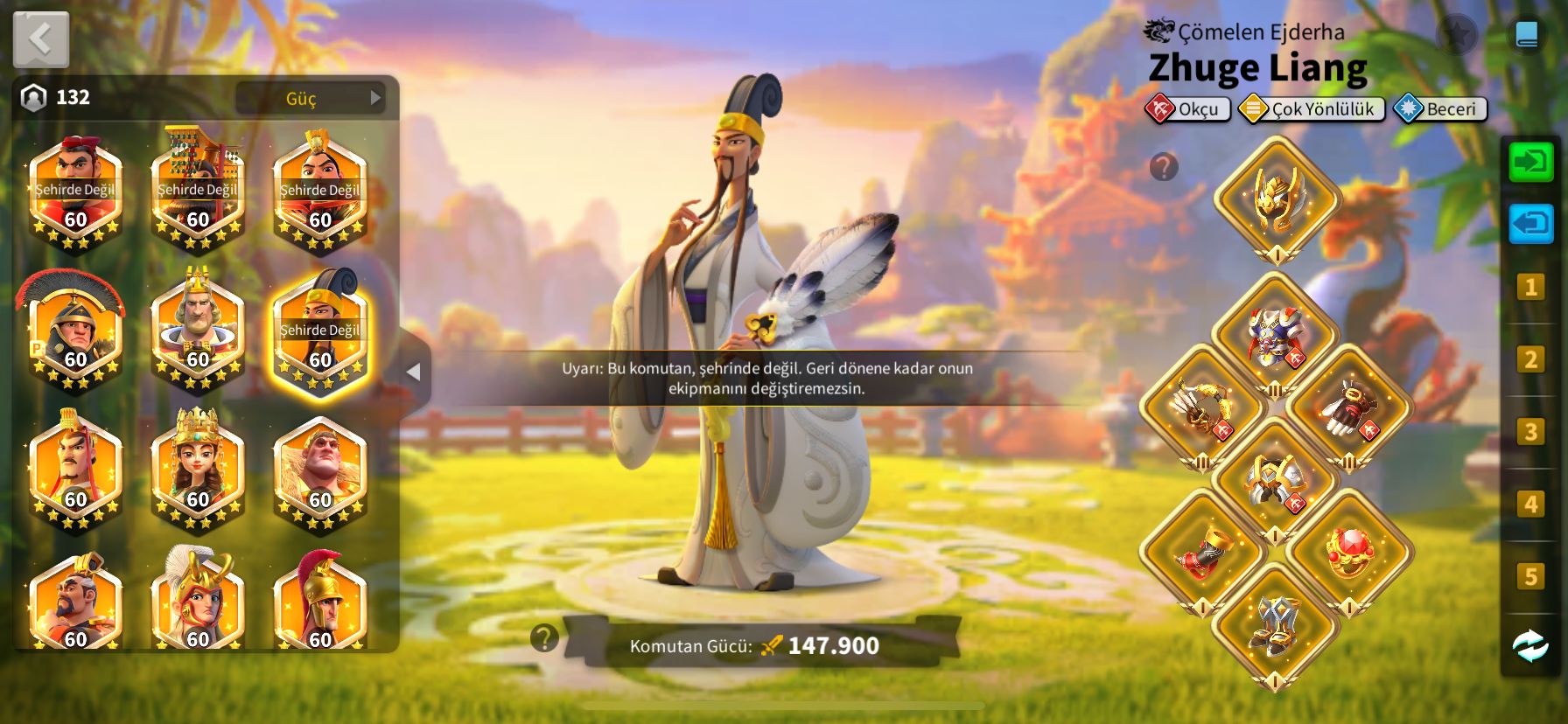
Task: Switch to equipment preset 1
Action: tap(1530, 287)
